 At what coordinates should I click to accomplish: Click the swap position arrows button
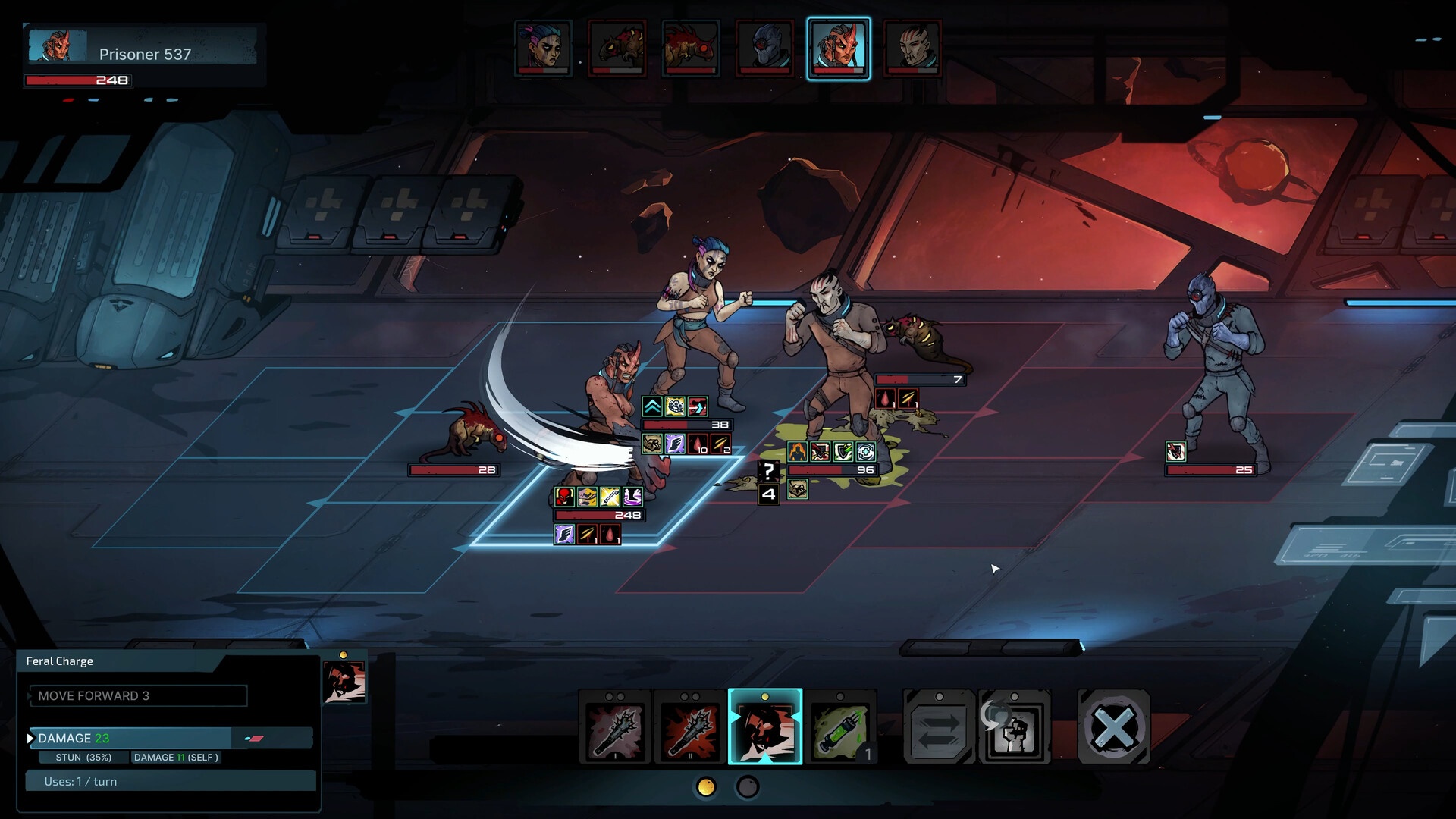[x=939, y=728]
